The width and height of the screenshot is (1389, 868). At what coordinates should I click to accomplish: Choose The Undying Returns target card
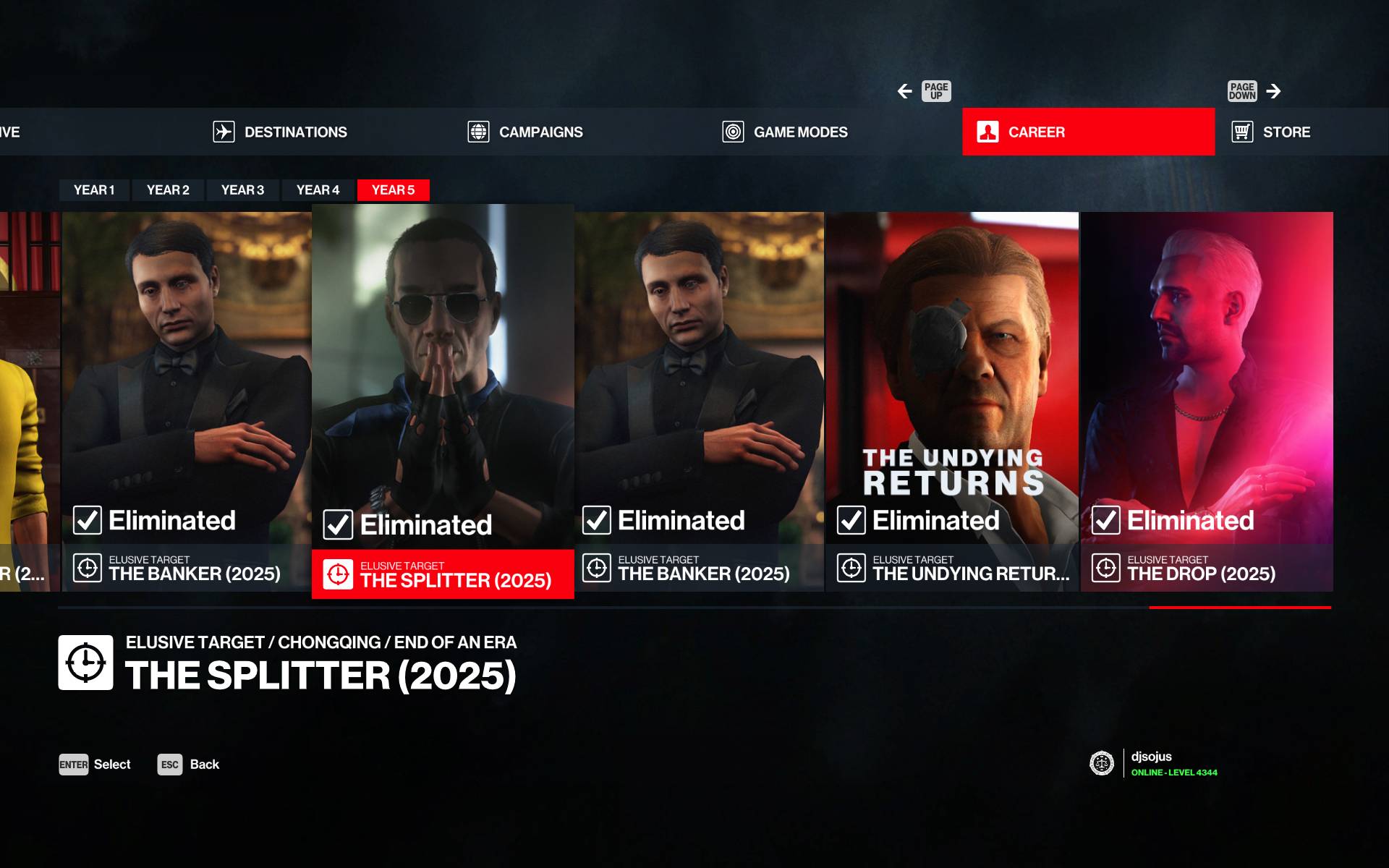pos(952,401)
